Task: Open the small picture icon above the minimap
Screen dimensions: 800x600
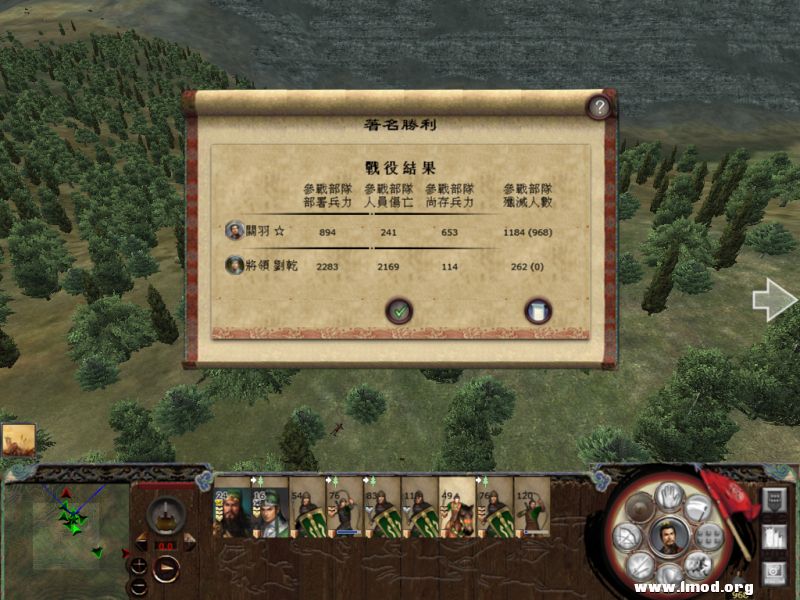Action: (18, 440)
